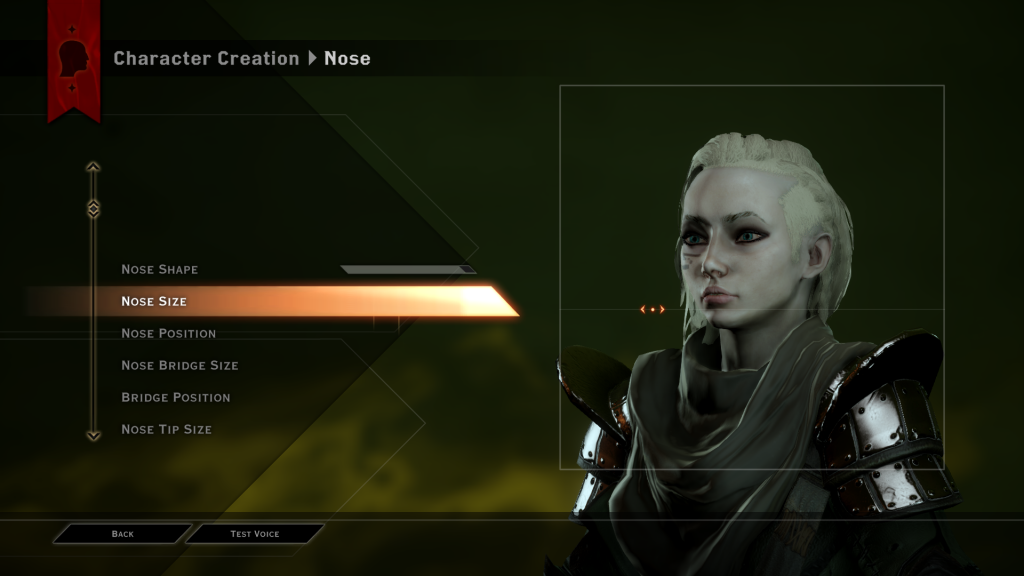Adjust the Nose Shape slider
The width and height of the screenshot is (1024, 576).
(x=408, y=269)
